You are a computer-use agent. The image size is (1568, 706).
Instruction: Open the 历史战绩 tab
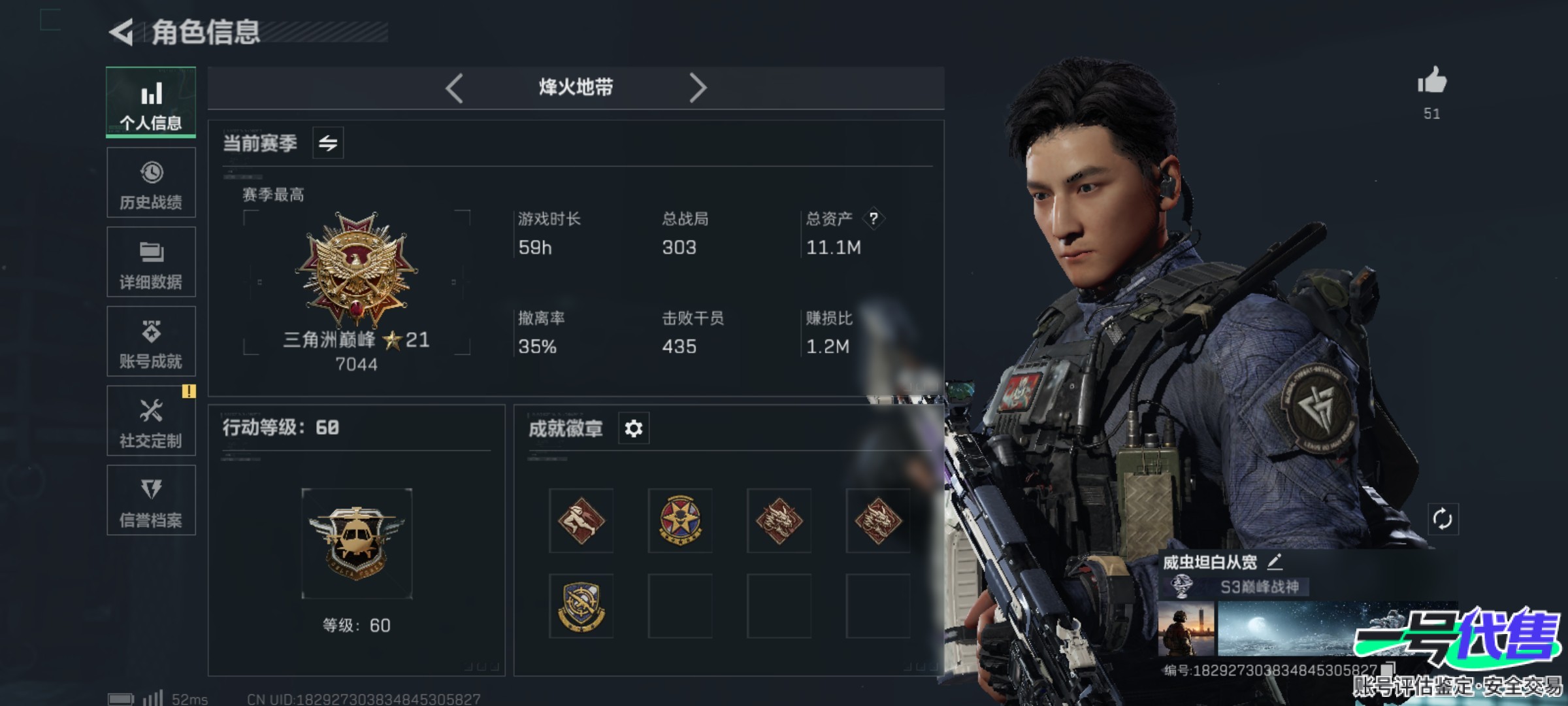tap(151, 182)
